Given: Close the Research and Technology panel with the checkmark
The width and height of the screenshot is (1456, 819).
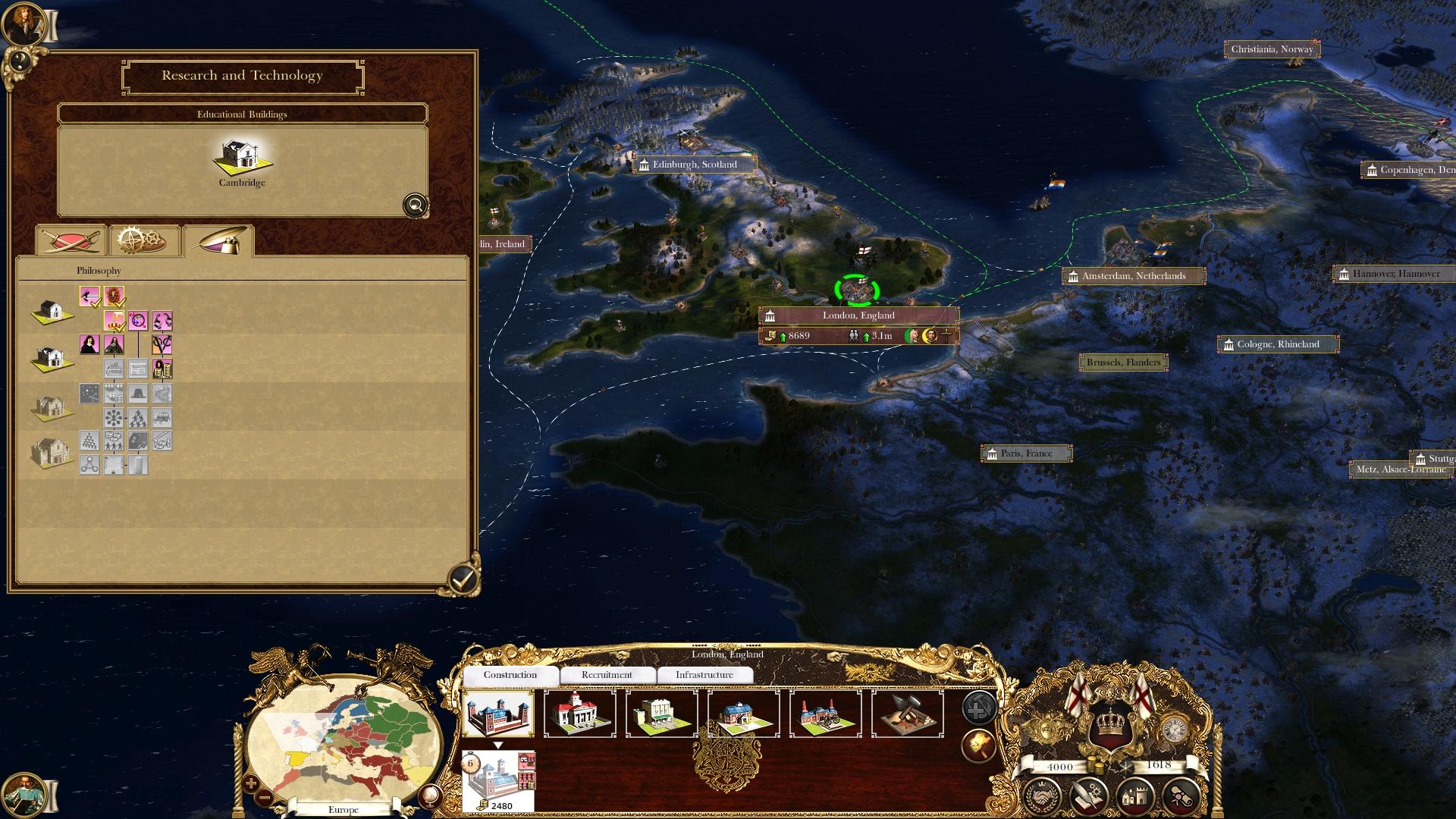Looking at the screenshot, I should coord(463,580).
